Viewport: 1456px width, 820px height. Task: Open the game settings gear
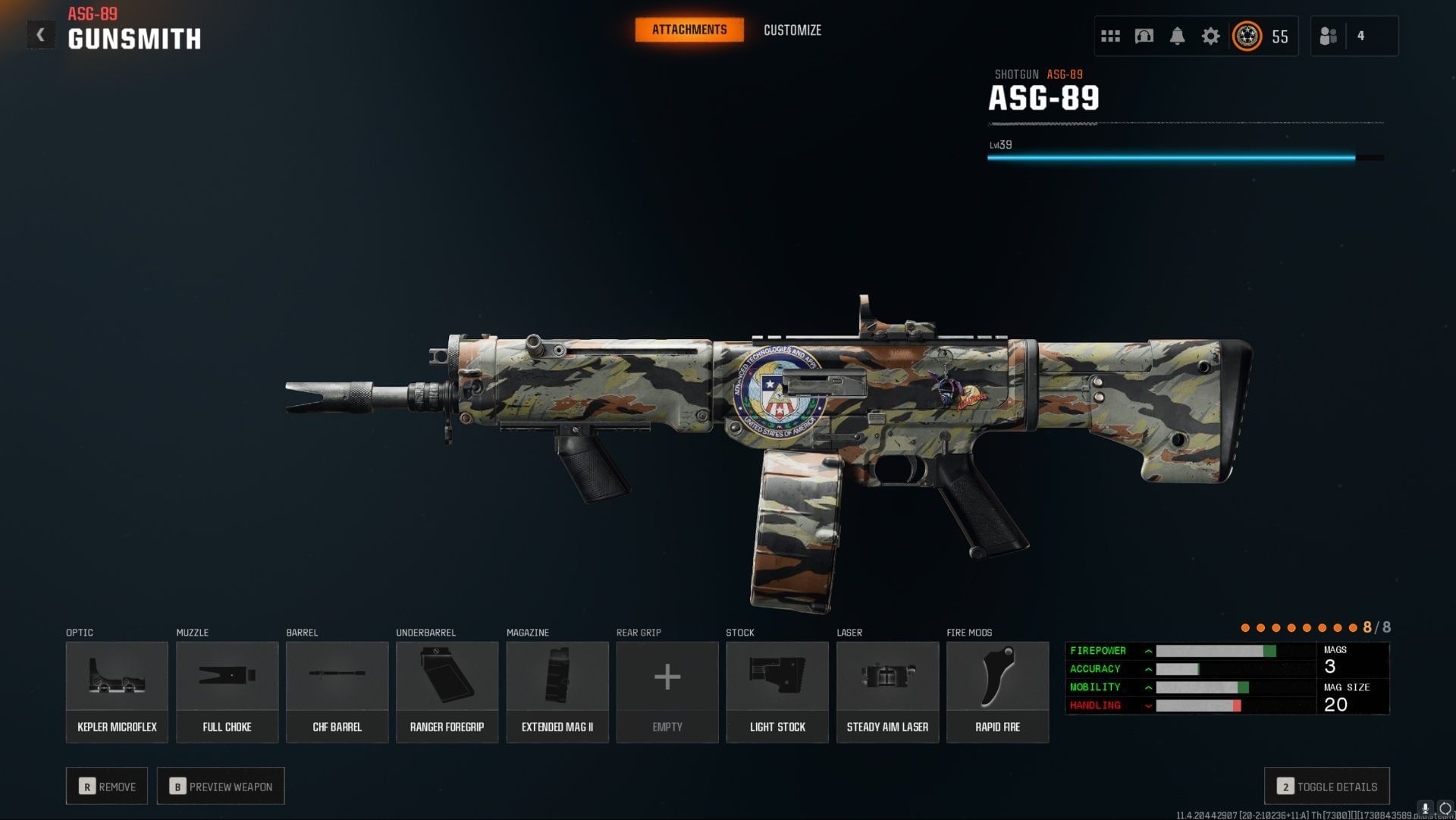point(1211,36)
